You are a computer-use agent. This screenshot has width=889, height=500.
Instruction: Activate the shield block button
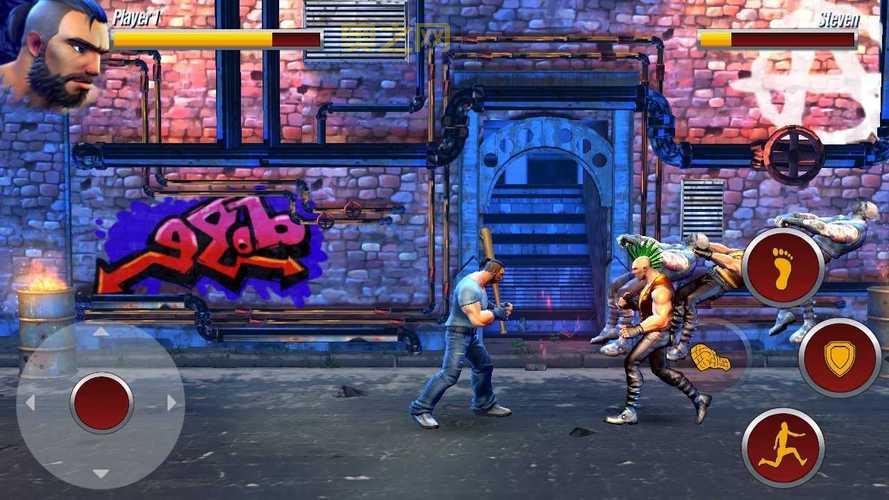(840, 358)
